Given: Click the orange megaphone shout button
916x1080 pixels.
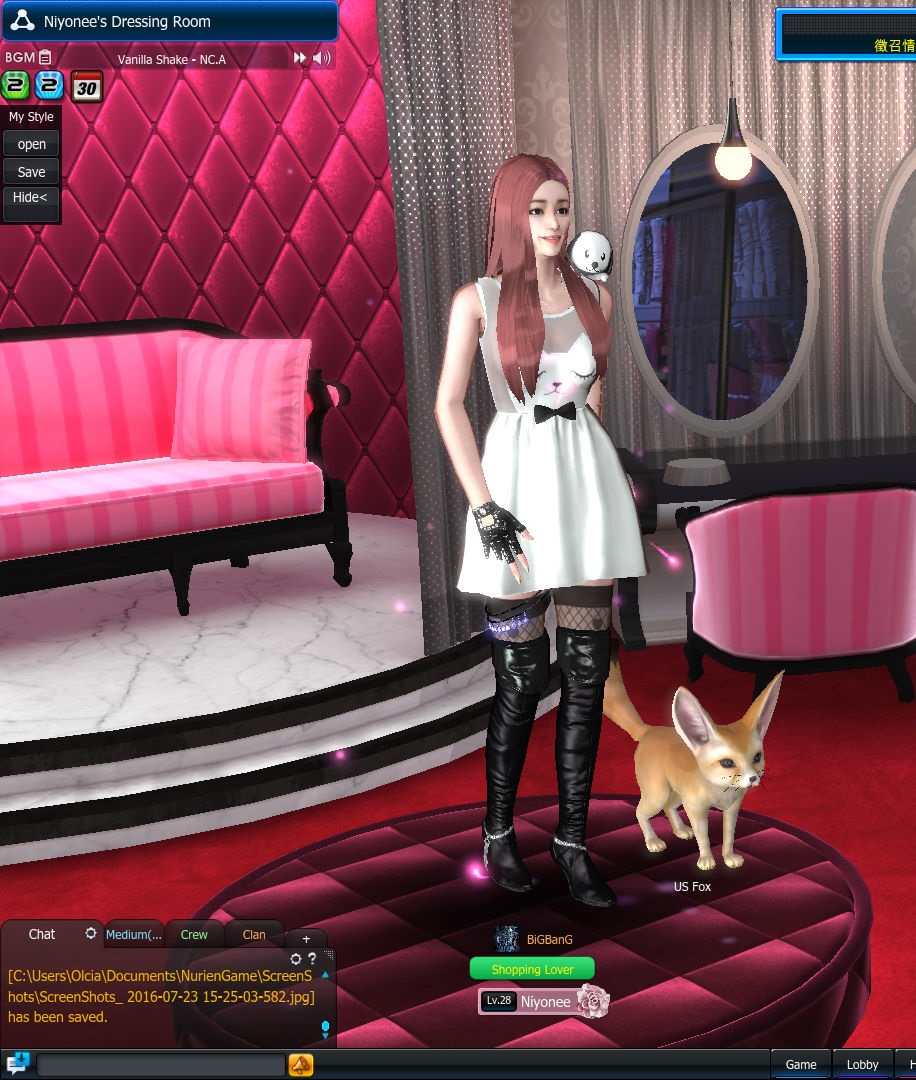Looking at the screenshot, I should tap(301, 1065).
